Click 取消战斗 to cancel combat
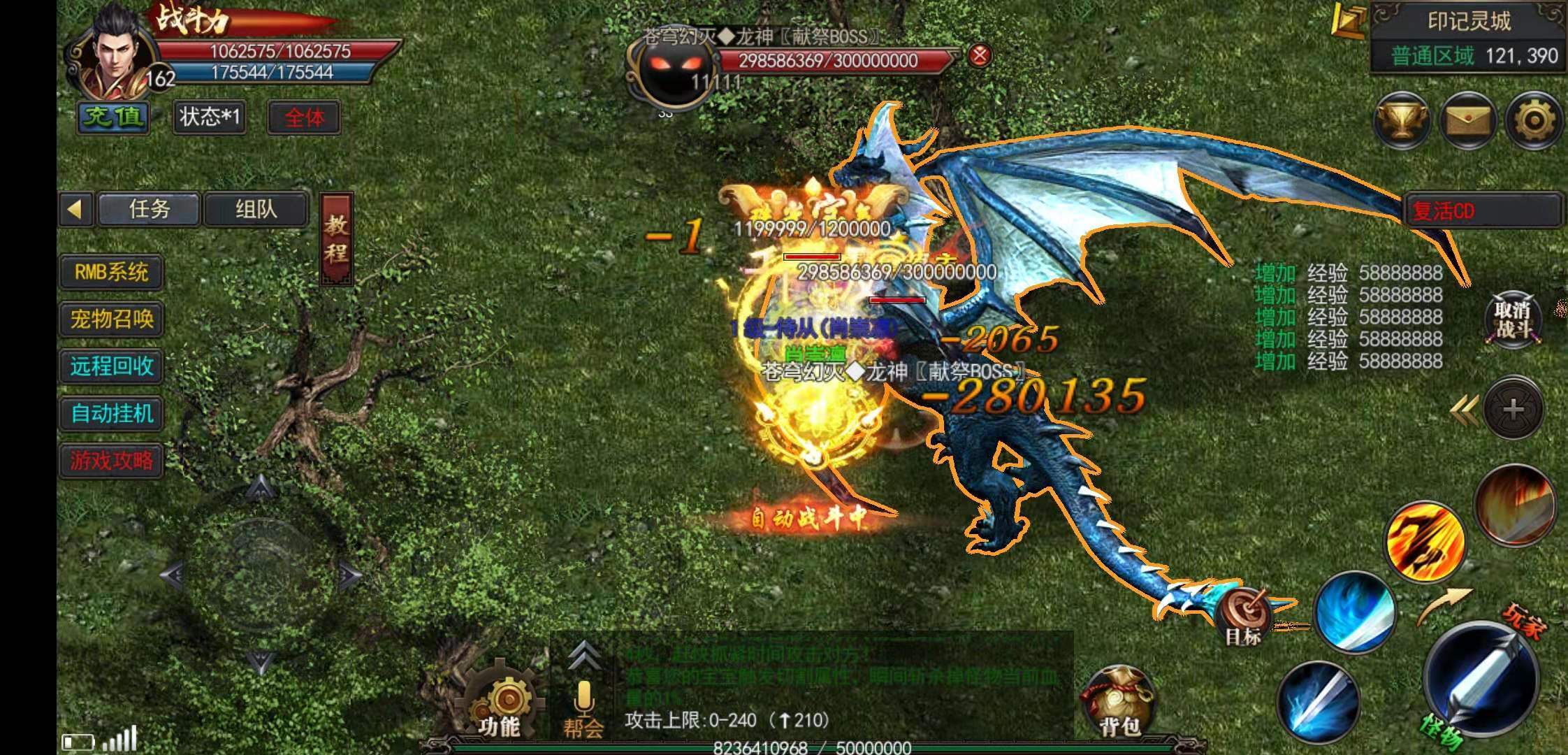Screen dimensions: 1568x755 tap(1513, 320)
